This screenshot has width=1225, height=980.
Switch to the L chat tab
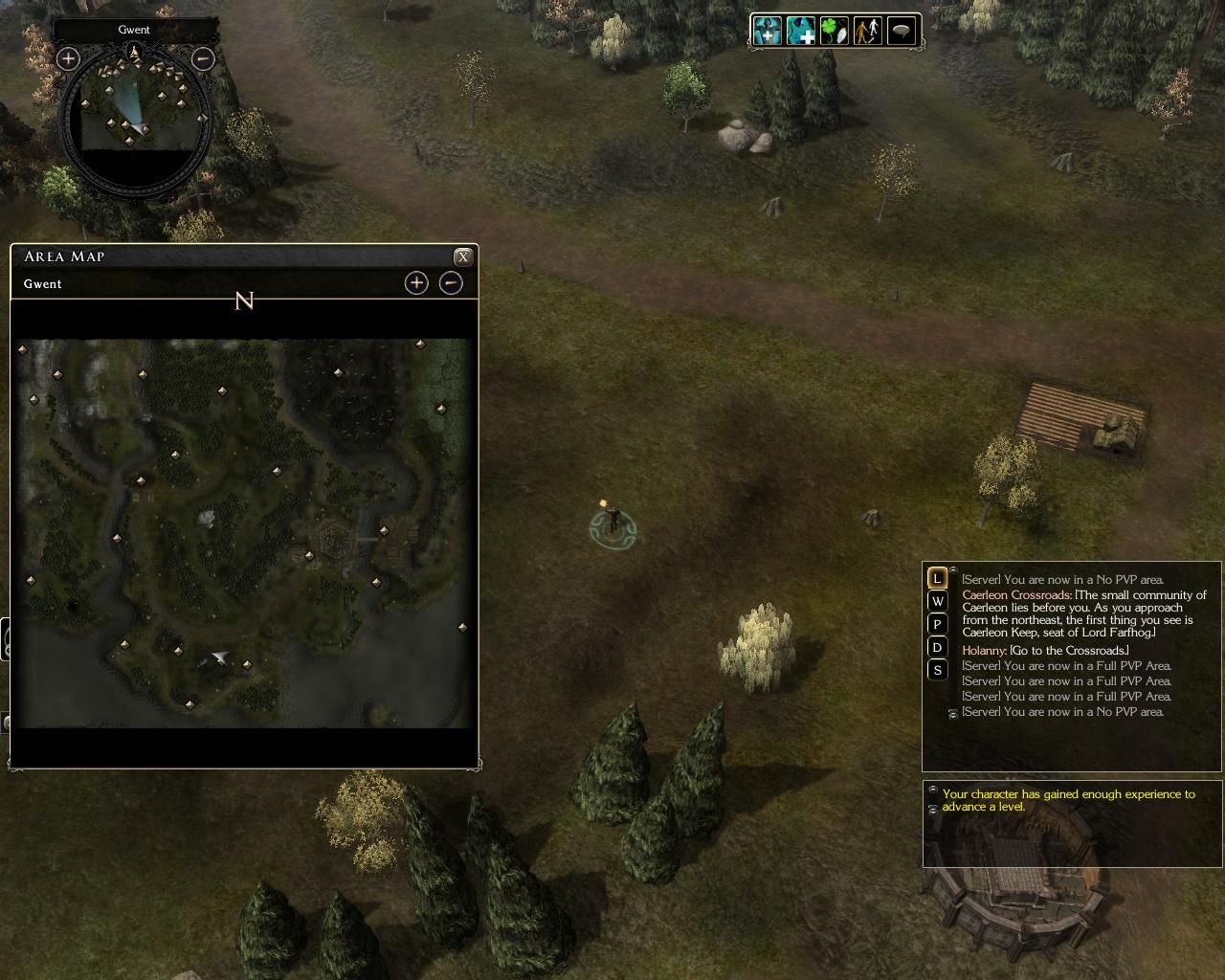click(x=938, y=578)
